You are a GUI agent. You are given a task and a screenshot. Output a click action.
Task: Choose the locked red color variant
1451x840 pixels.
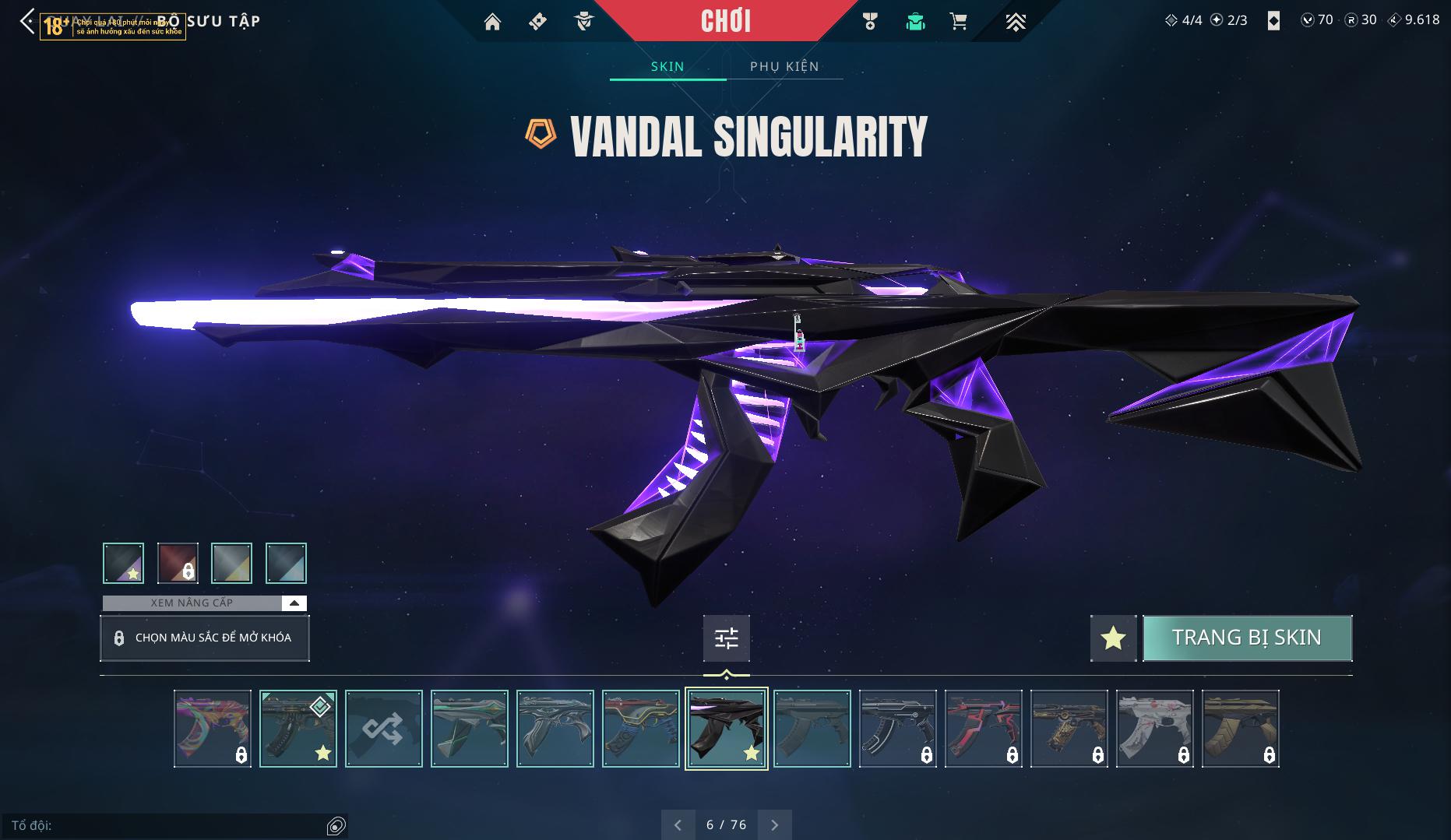(x=178, y=563)
